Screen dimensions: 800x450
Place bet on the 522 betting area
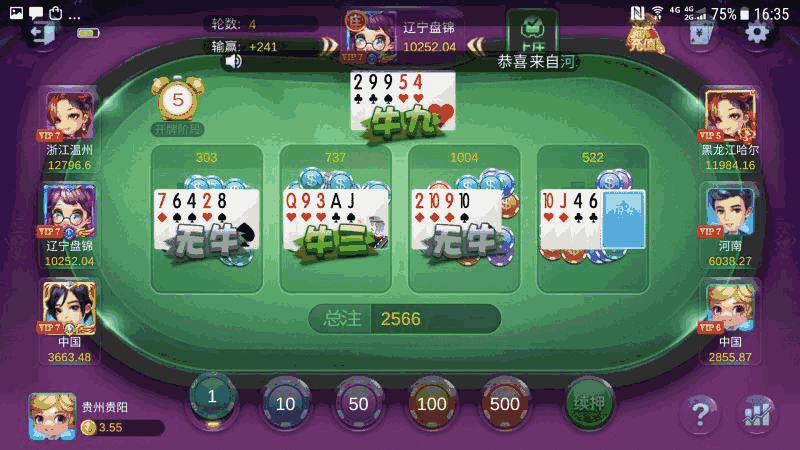[593, 220]
